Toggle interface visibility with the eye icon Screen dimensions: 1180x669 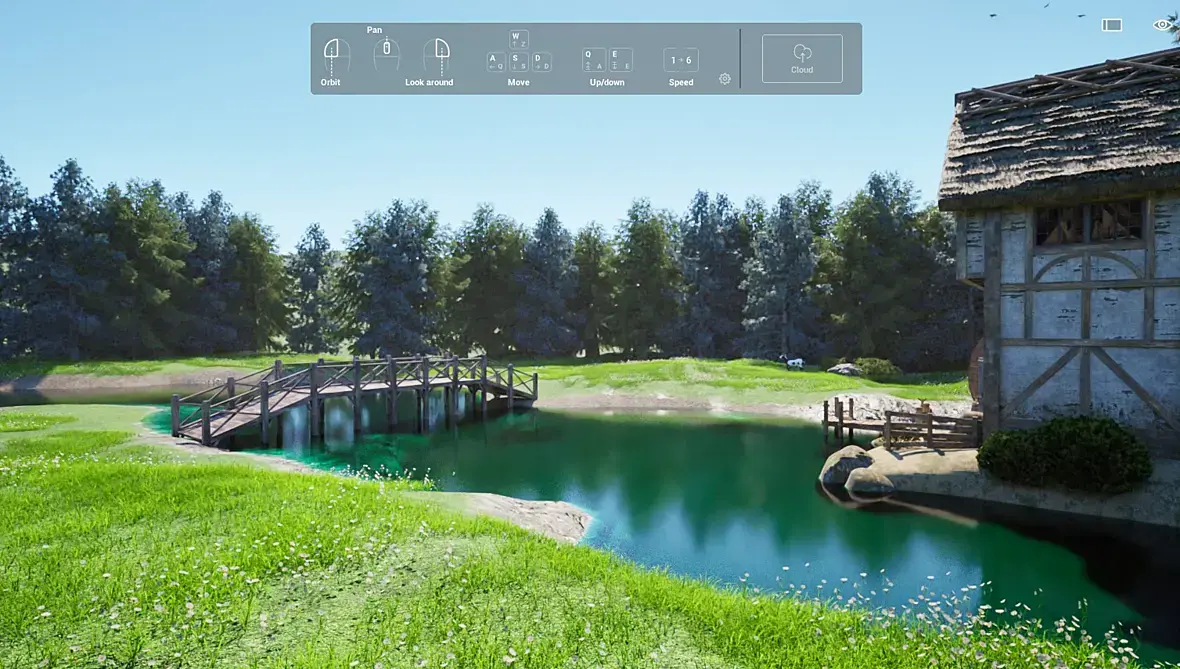(1162, 25)
